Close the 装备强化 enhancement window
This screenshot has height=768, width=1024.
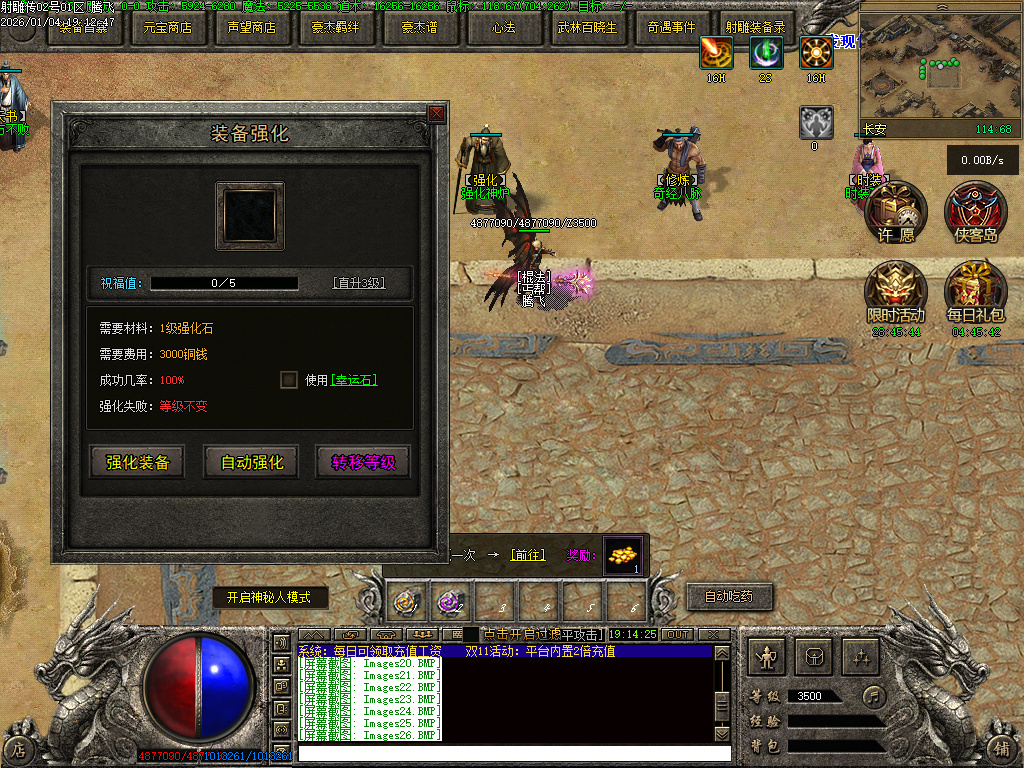(x=436, y=114)
